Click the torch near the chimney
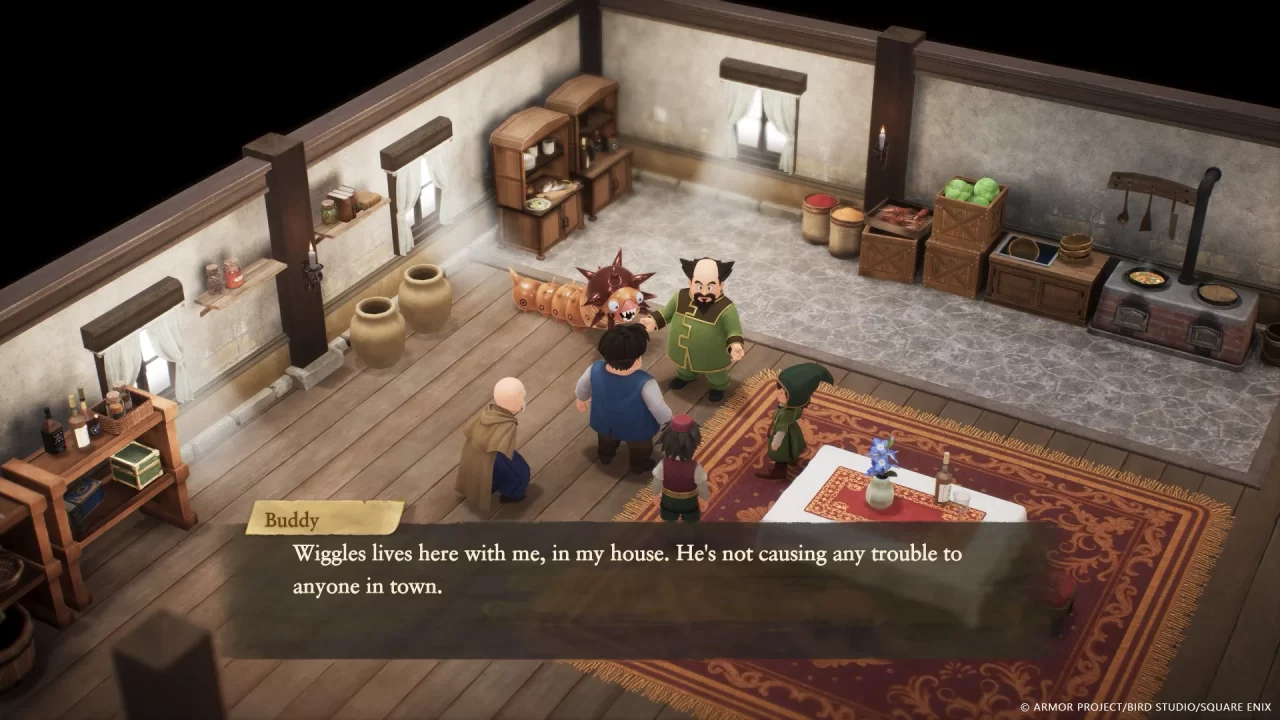1280x720 pixels. coord(883,140)
